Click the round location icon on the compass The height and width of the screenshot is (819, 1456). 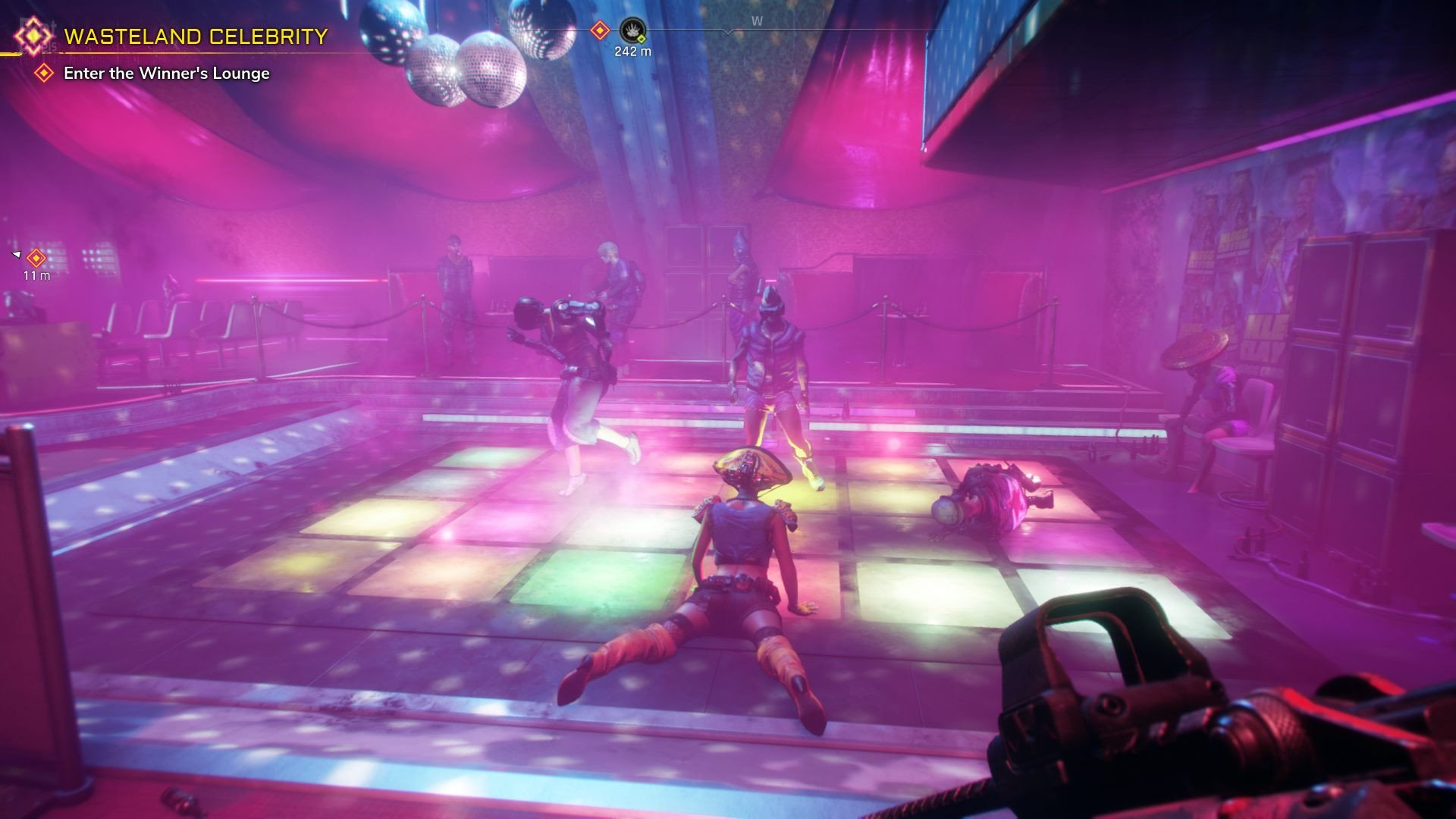click(632, 31)
